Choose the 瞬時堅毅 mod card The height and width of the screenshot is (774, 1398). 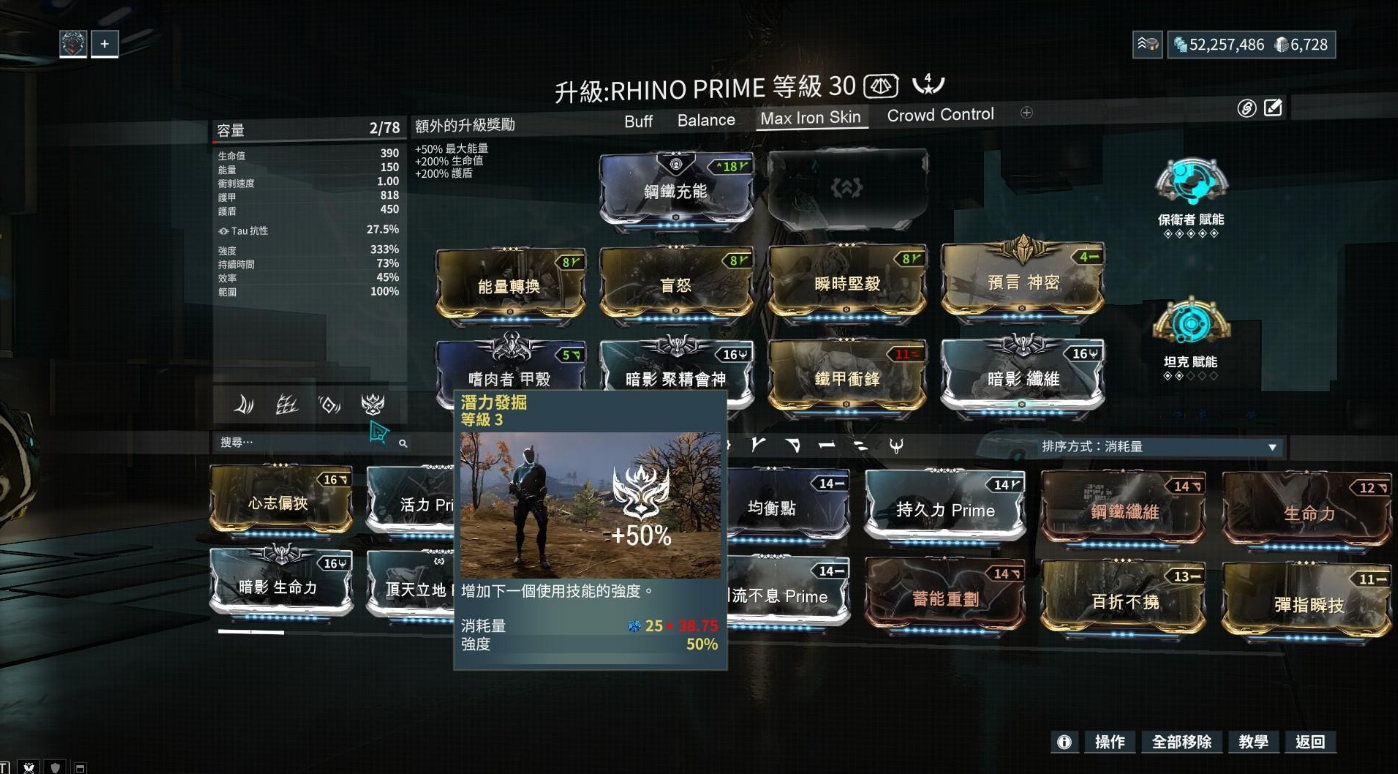tap(845, 284)
